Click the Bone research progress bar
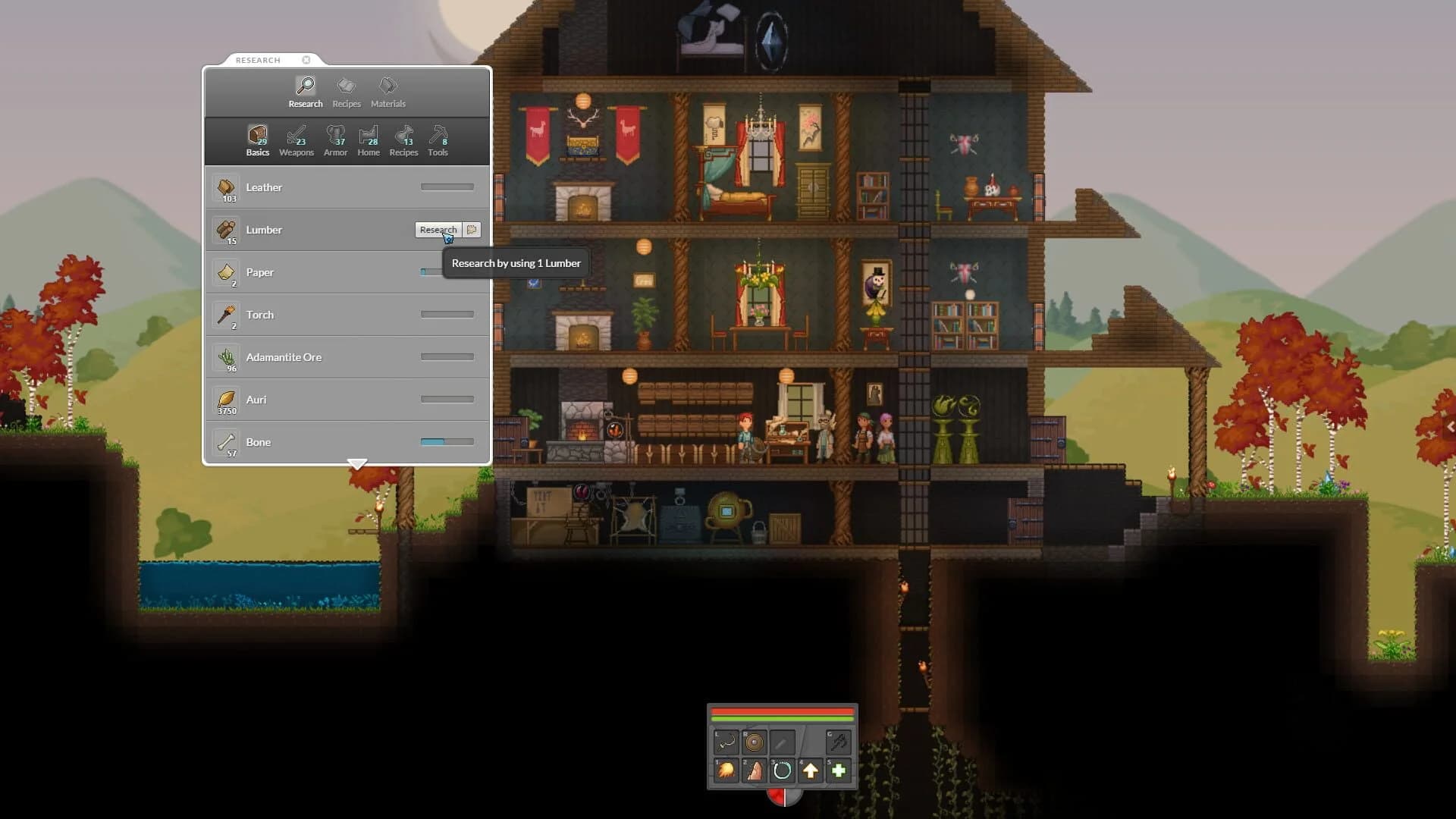This screenshot has height=819, width=1456. 446,440
